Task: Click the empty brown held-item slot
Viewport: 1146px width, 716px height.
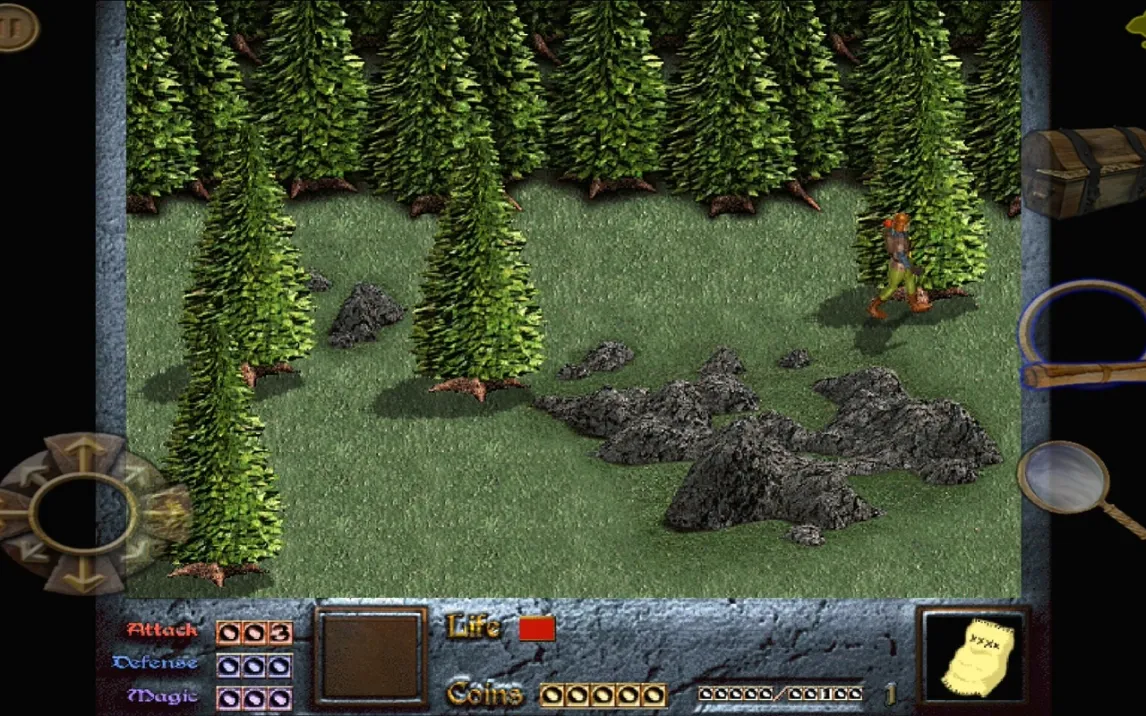Action: tap(370, 656)
